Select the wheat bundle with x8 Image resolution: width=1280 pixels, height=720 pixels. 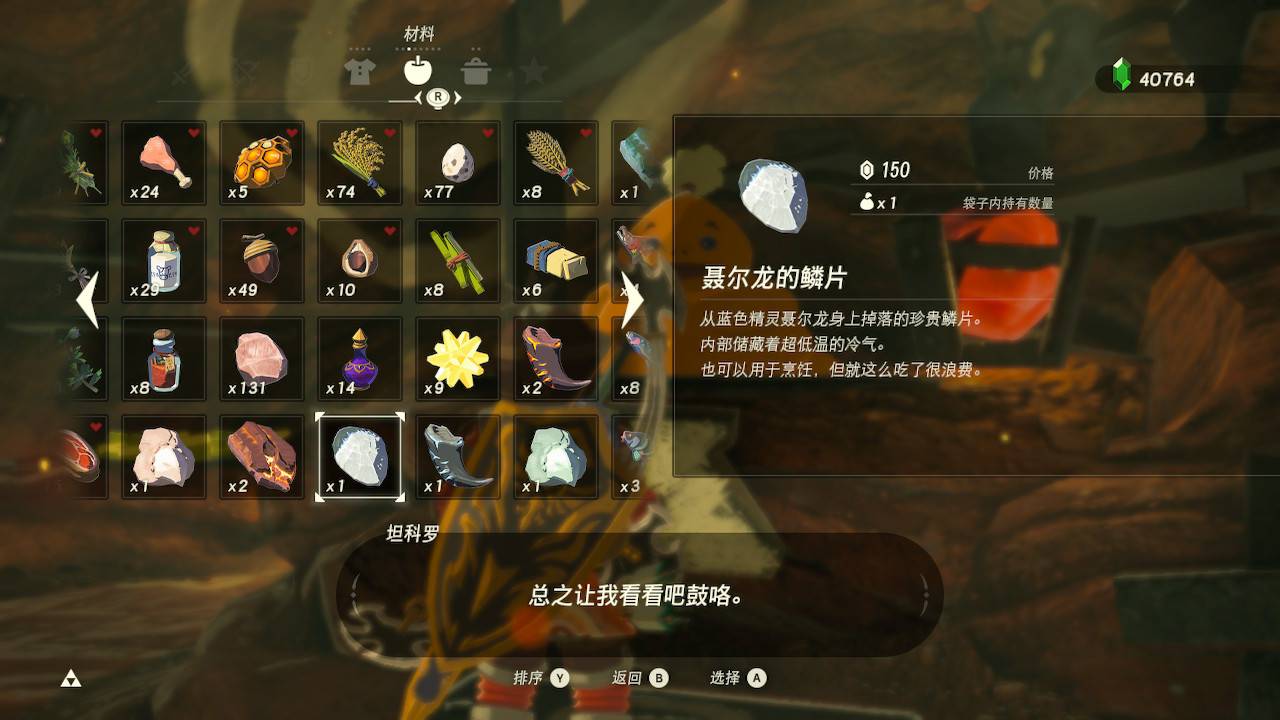click(556, 163)
